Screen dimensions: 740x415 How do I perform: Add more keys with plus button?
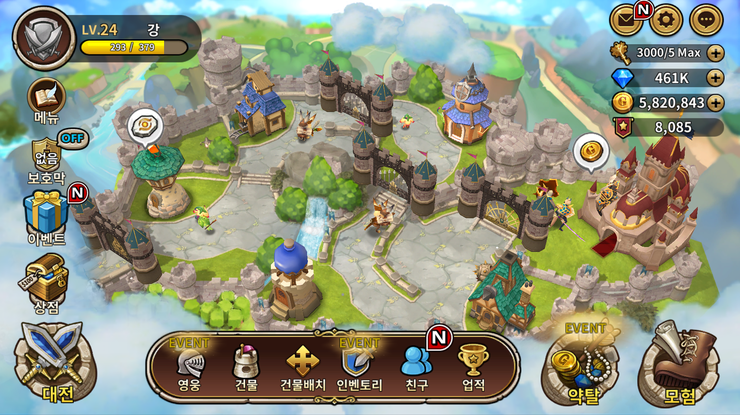715,52
